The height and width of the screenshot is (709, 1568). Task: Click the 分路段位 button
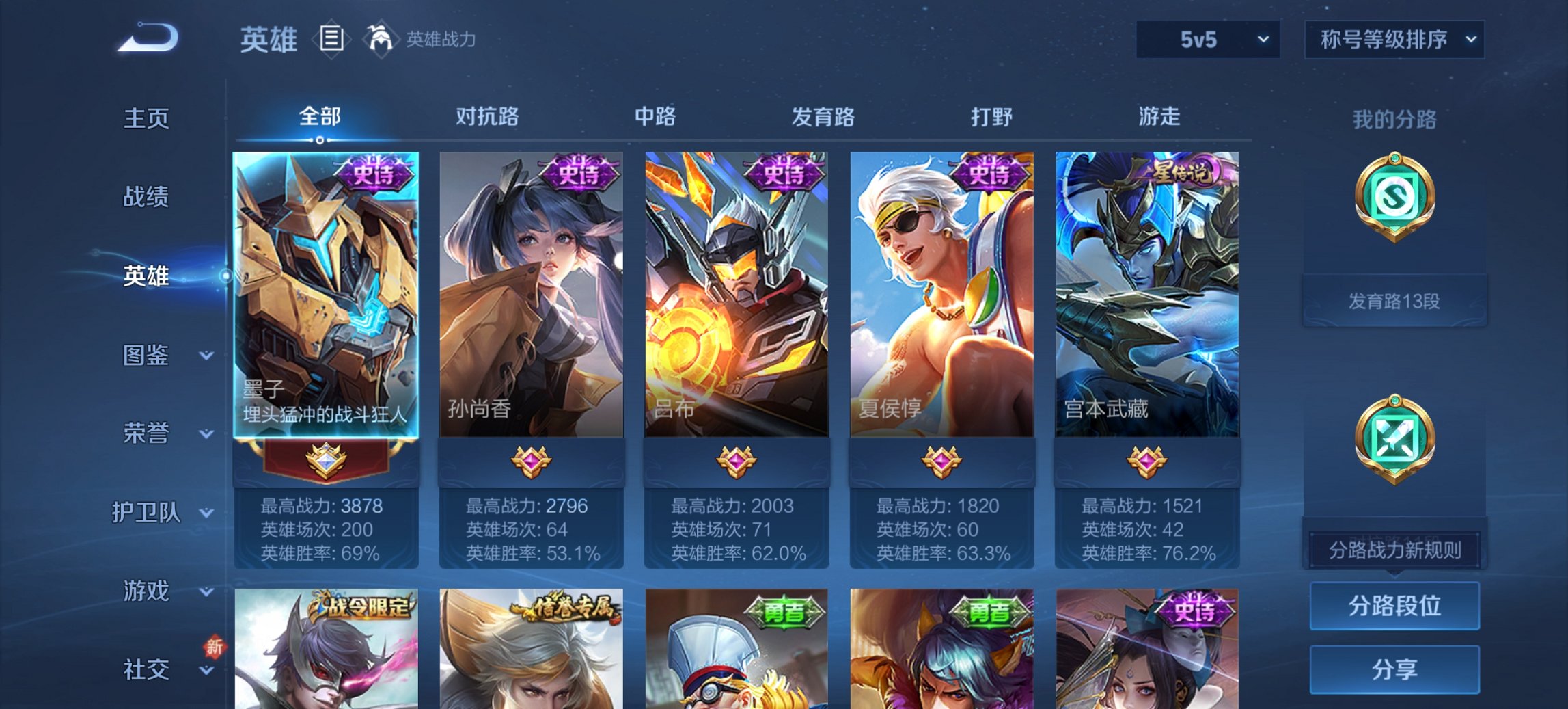click(1395, 607)
